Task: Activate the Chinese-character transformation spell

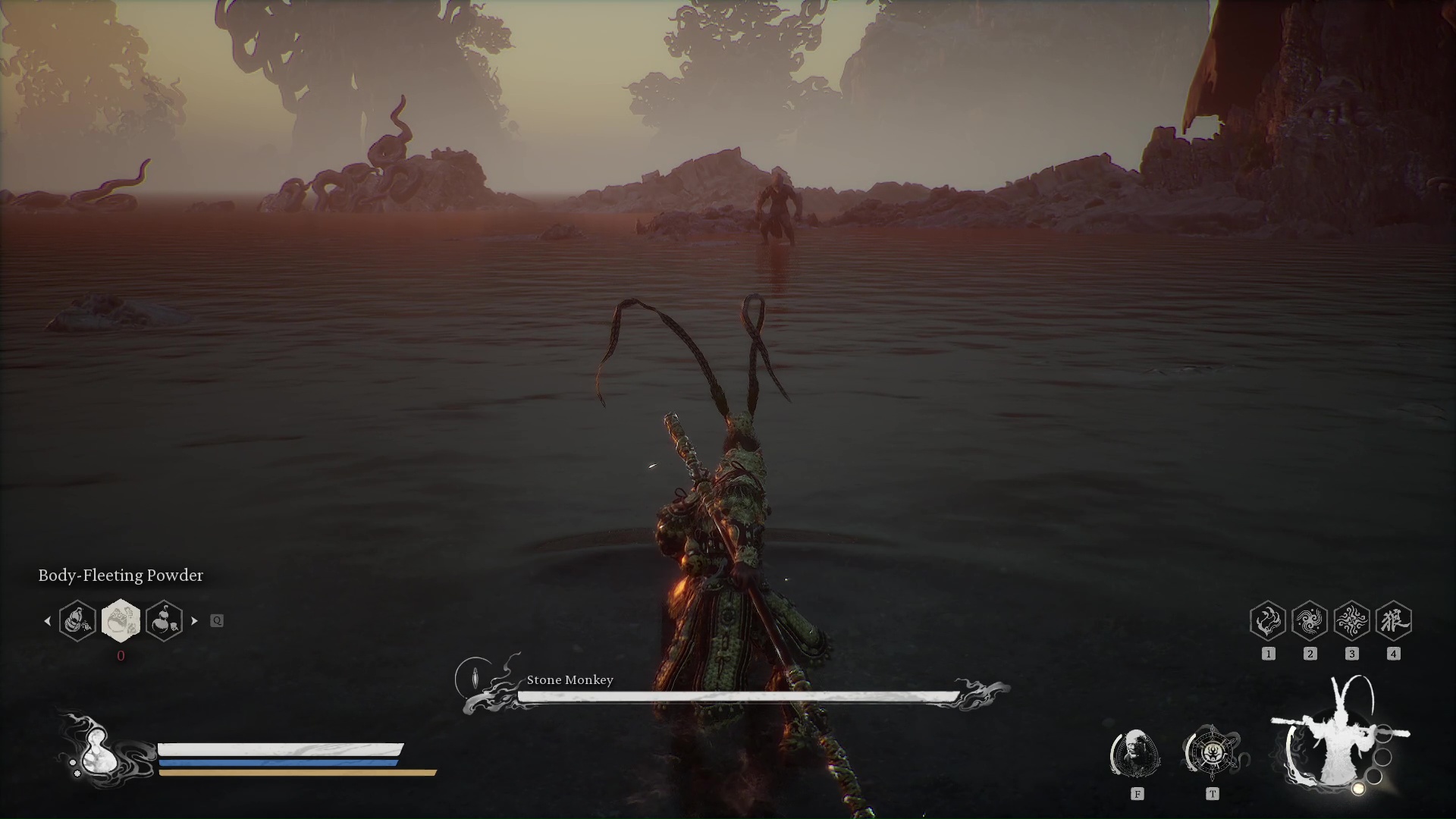Action: [x=1393, y=622]
